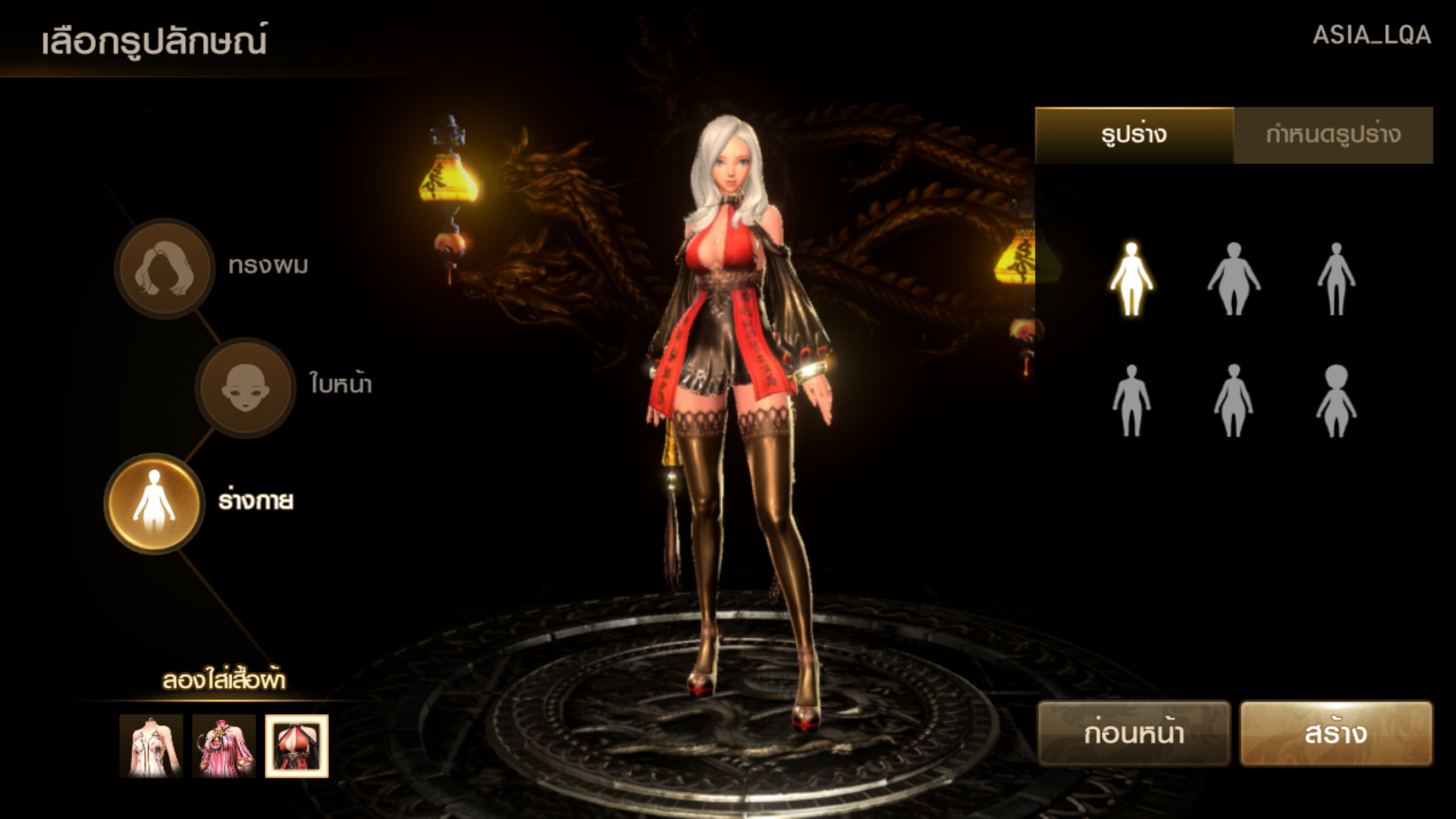Viewport: 1456px width, 819px height.
Task: Try on the pink striped outfit
Action: pos(224,746)
